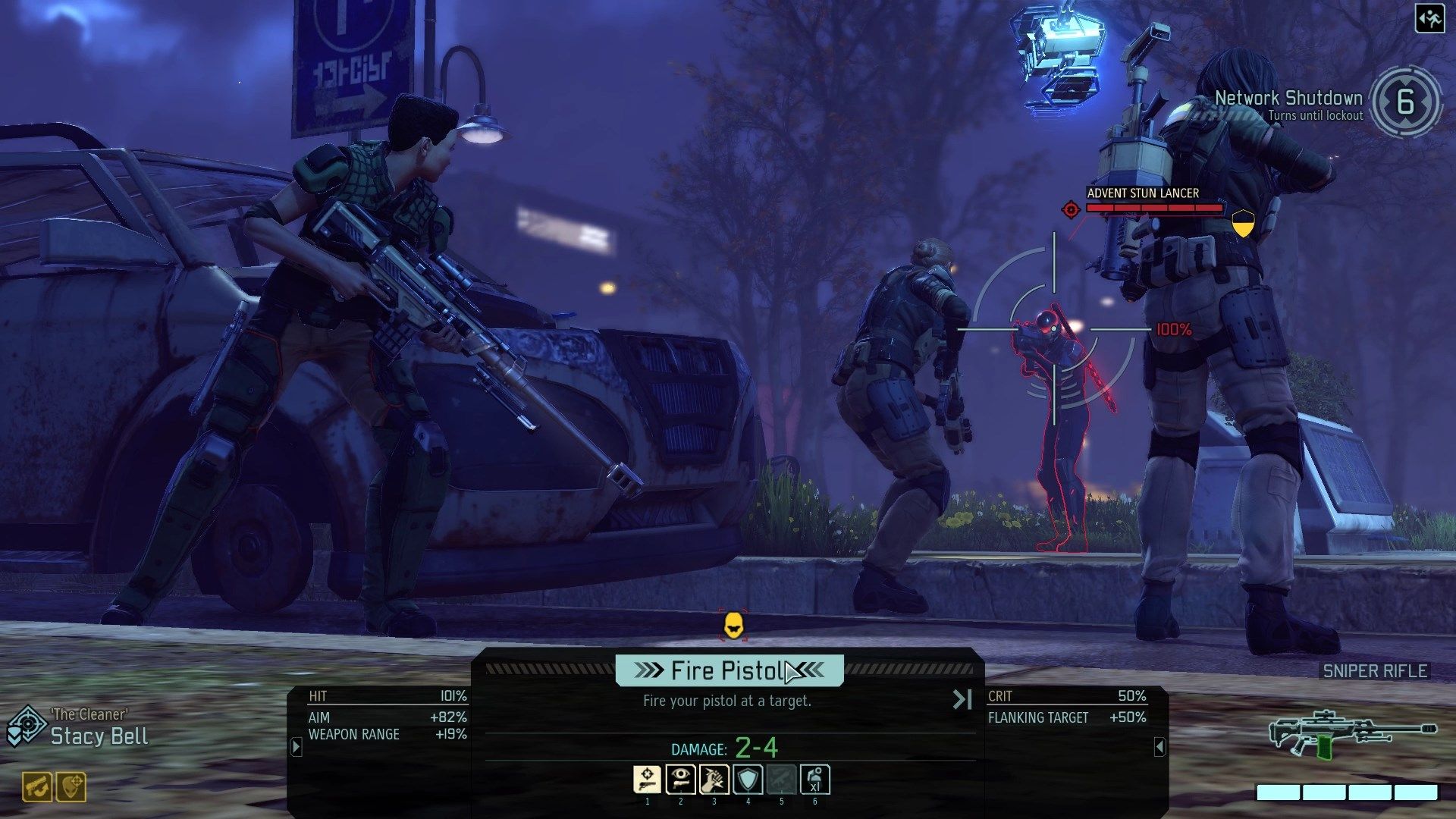Screen dimensions: 1456x819
Task: Expand the crit panel's right arrow
Action: pyautogui.click(x=1159, y=747)
